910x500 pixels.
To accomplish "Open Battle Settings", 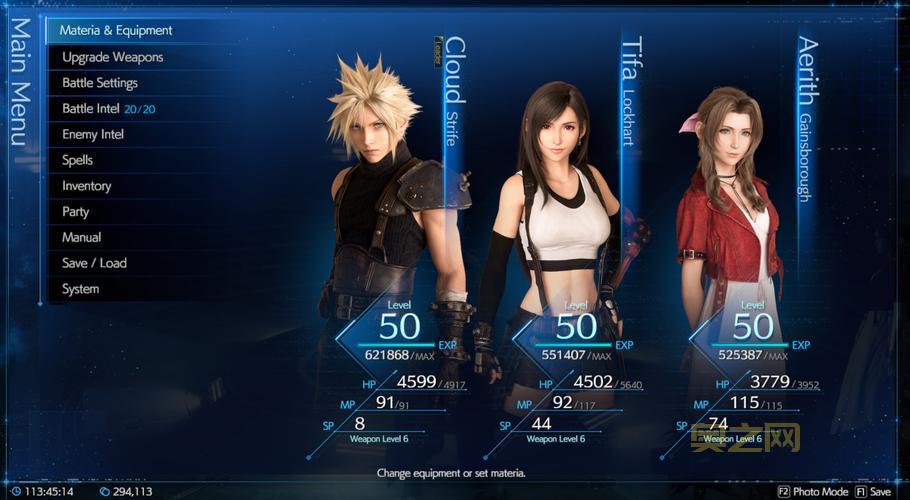I will (100, 83).
